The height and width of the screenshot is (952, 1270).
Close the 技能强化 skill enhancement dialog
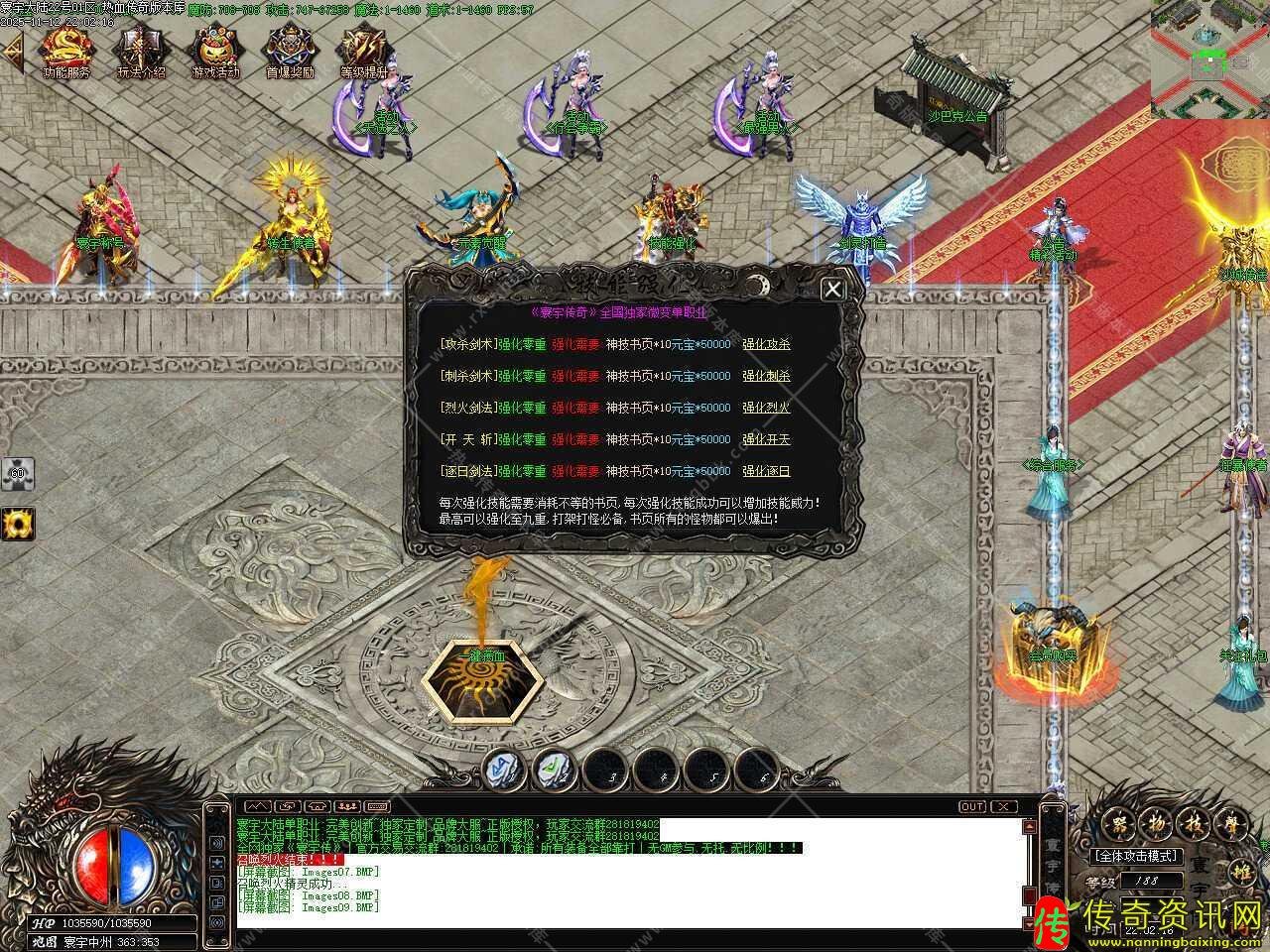pos(833,289)
